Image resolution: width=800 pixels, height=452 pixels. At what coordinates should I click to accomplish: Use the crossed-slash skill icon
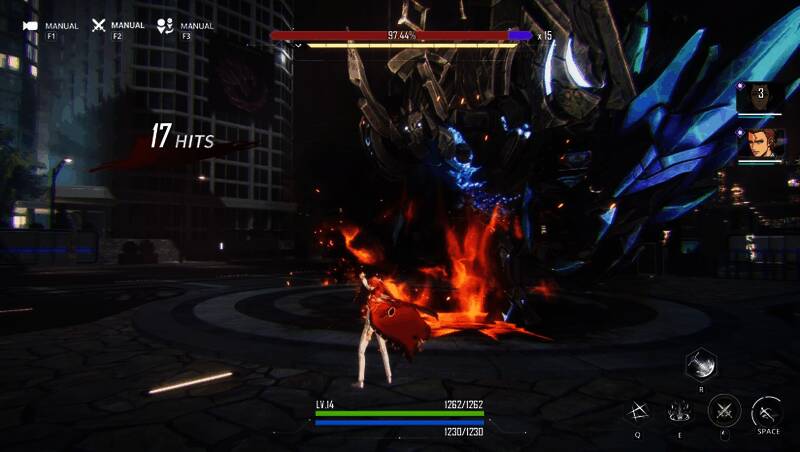pyautogui.click(x=638, y=411)
